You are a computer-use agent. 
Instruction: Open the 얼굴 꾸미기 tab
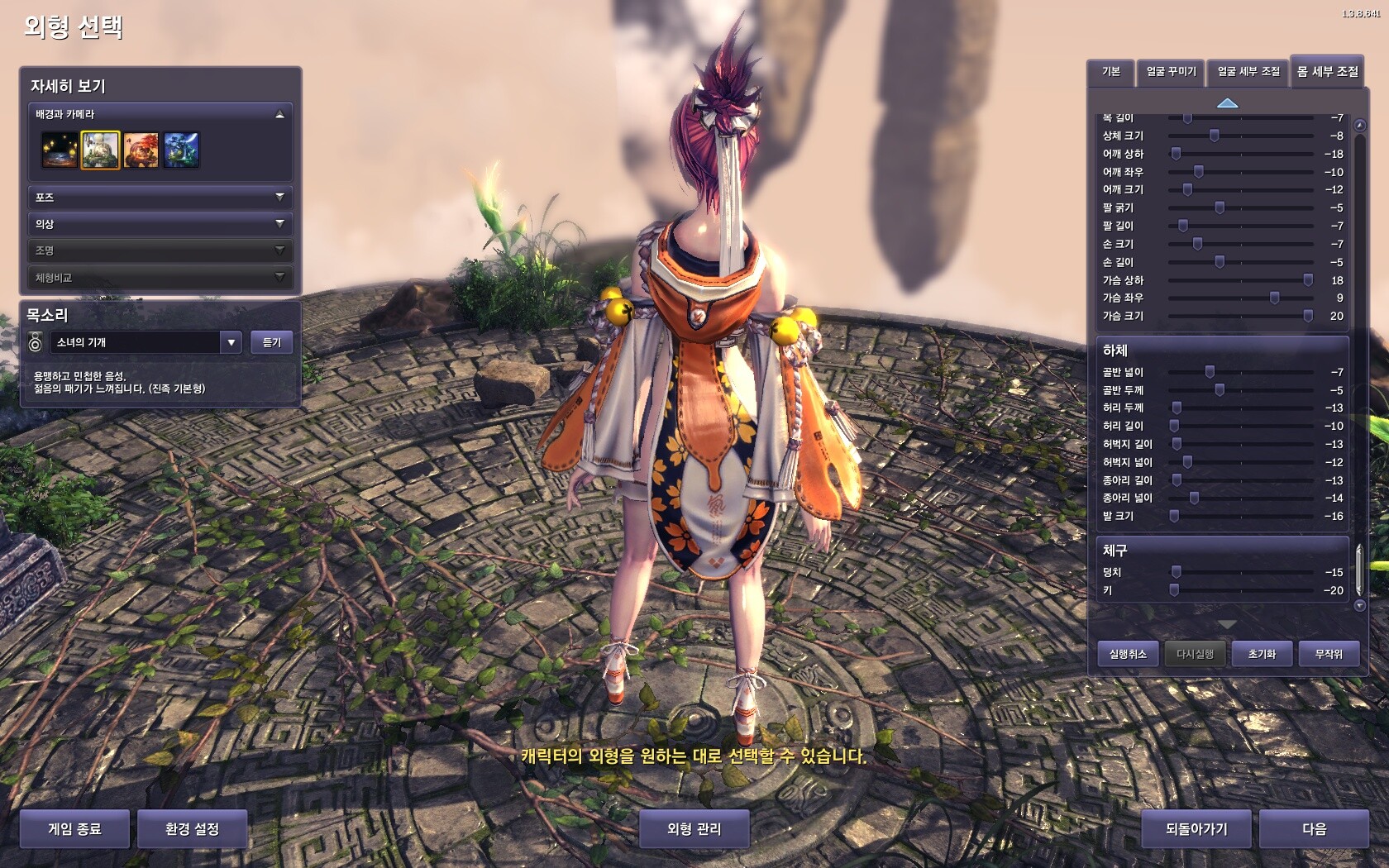pyautogui.click(x=1171, y=72)
